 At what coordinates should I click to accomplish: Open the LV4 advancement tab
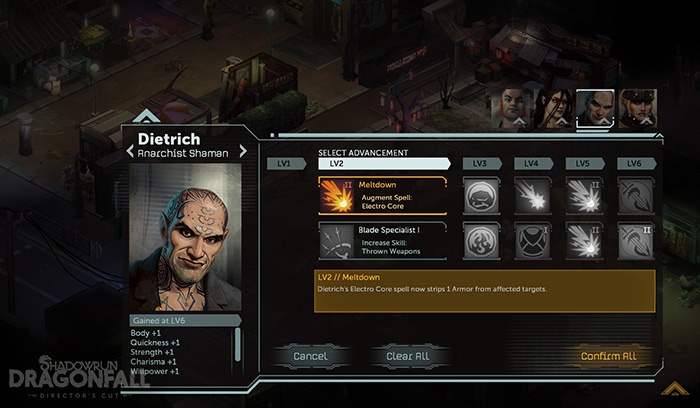tap(533, 163)
